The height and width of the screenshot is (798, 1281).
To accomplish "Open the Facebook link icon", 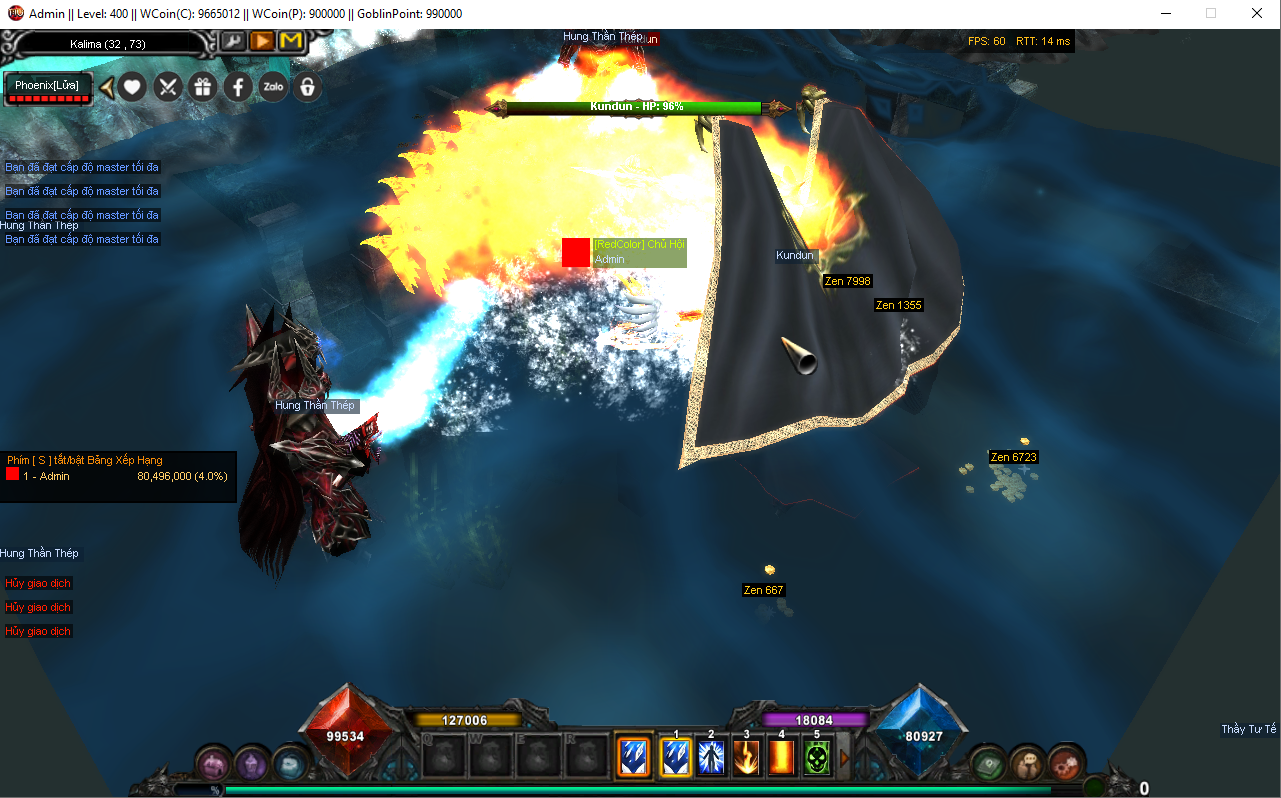I will [237, 87].
